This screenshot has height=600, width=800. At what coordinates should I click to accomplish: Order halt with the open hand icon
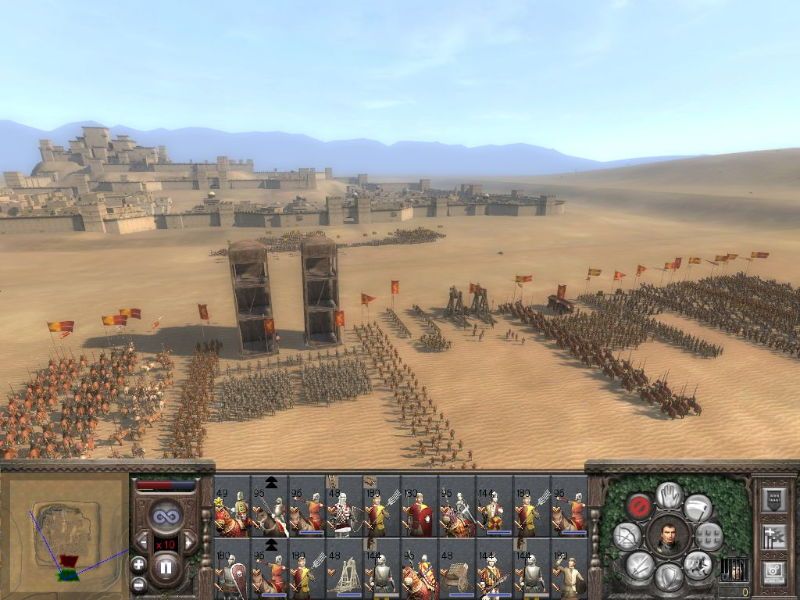pyautogui.click(x=669, y=495)
